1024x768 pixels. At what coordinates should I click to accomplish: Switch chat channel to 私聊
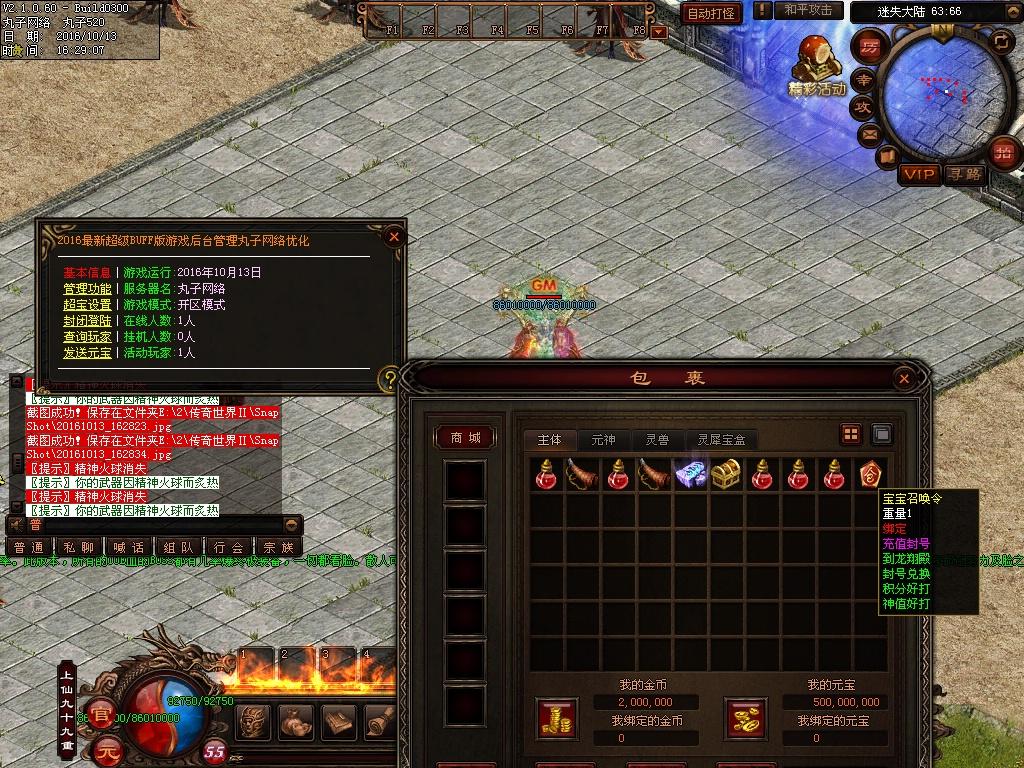coord(79,547)
